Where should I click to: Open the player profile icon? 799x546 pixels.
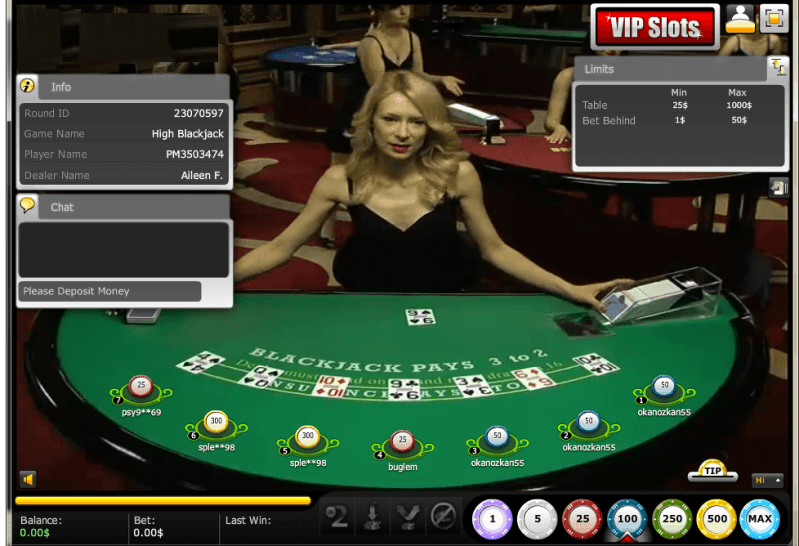(x=740, y=19)
